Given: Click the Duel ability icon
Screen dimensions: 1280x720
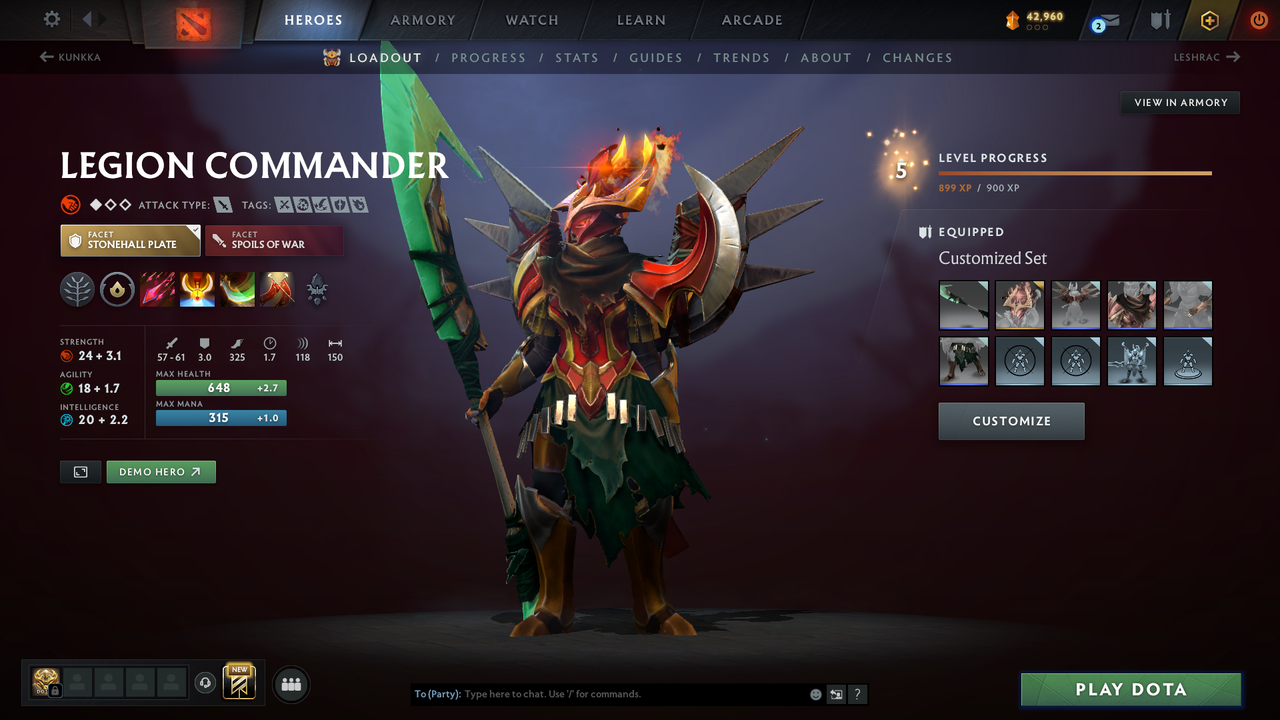Looking at the screenshot, I should click(277, 290).
